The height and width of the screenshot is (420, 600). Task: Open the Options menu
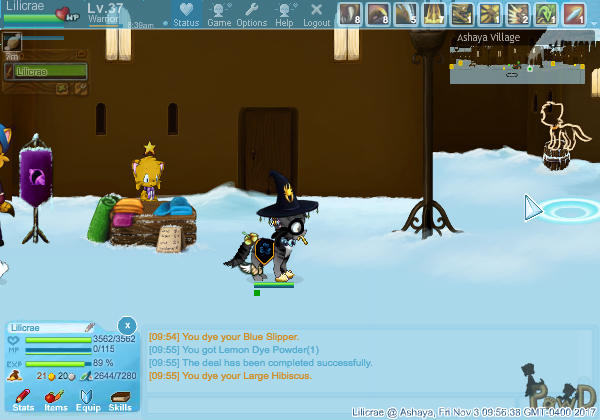[251, 14]
